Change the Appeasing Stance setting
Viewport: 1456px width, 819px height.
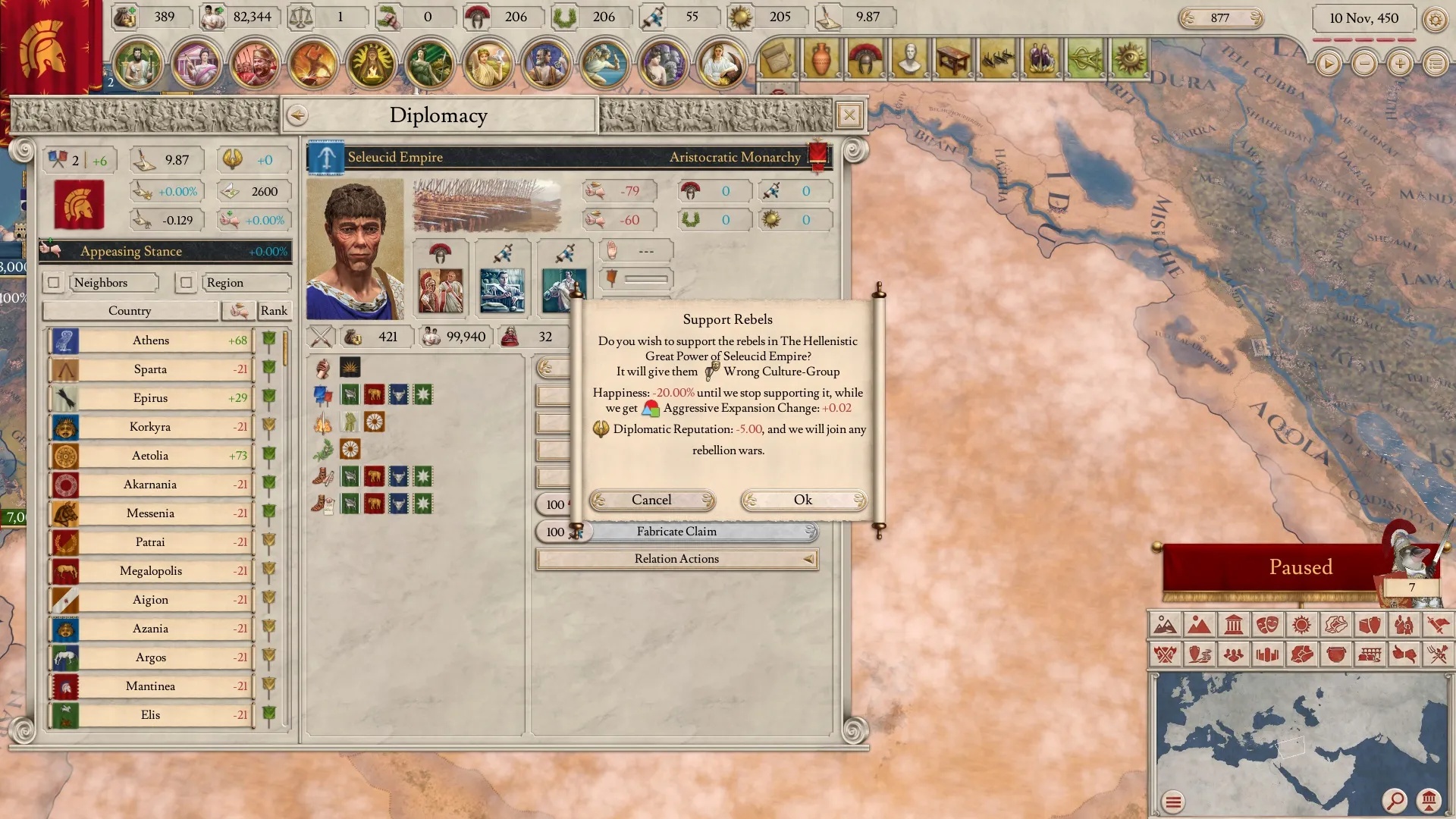(x=165, y=251)
